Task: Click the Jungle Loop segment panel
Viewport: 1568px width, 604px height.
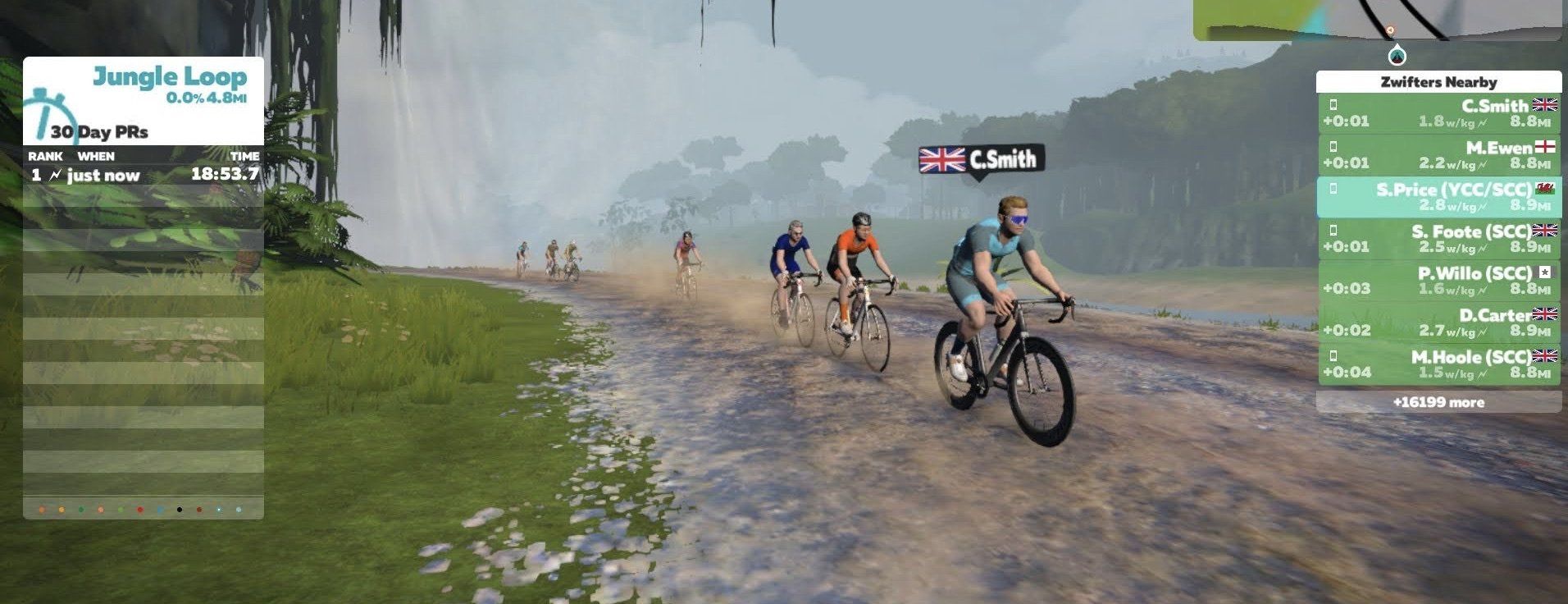Action: point(144,100)
